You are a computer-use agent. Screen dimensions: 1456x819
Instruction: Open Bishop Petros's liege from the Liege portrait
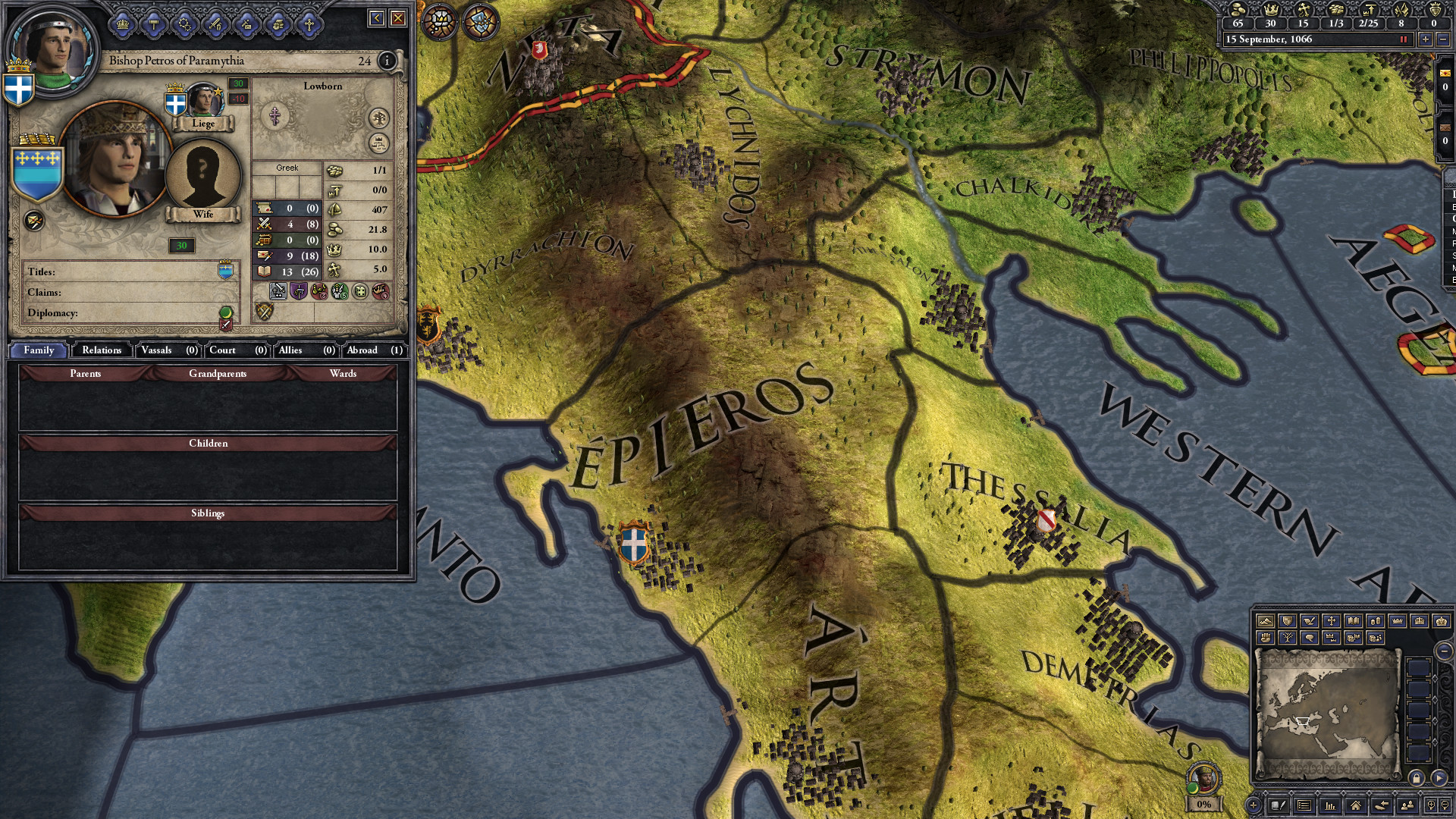203,99
